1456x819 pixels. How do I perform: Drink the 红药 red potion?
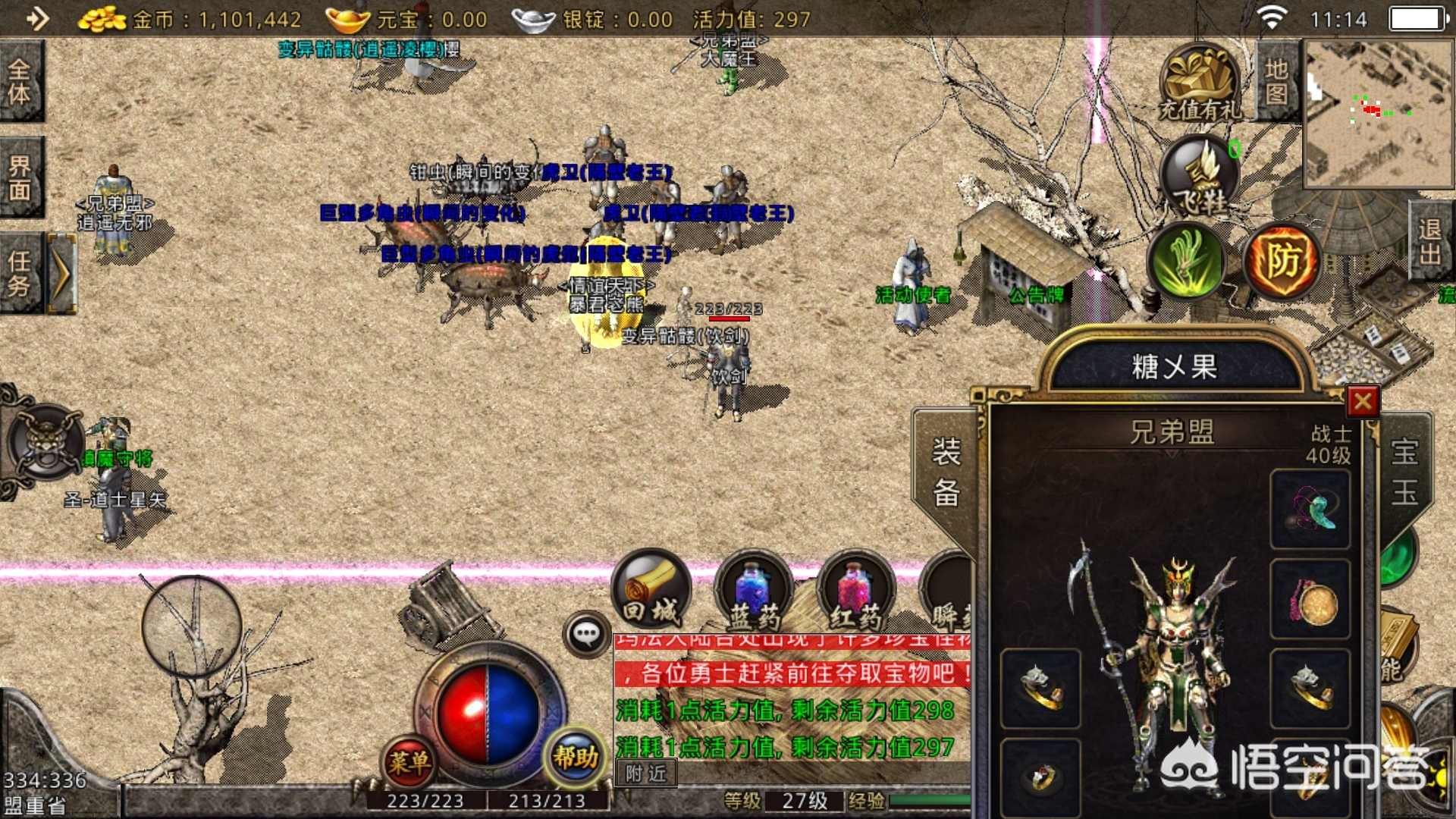(856, 593)
